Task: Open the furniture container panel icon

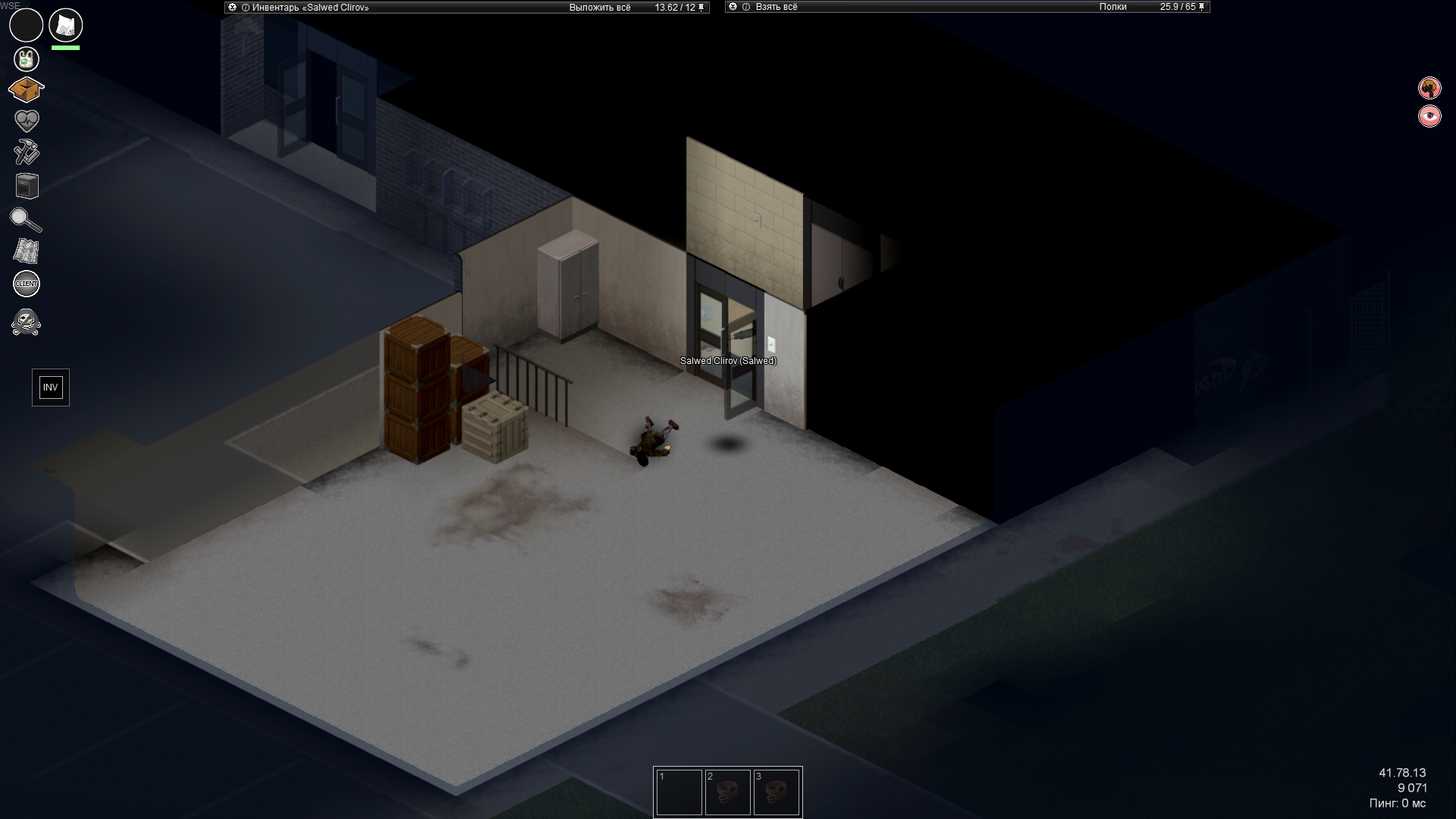Action: (x=26, y=184)
